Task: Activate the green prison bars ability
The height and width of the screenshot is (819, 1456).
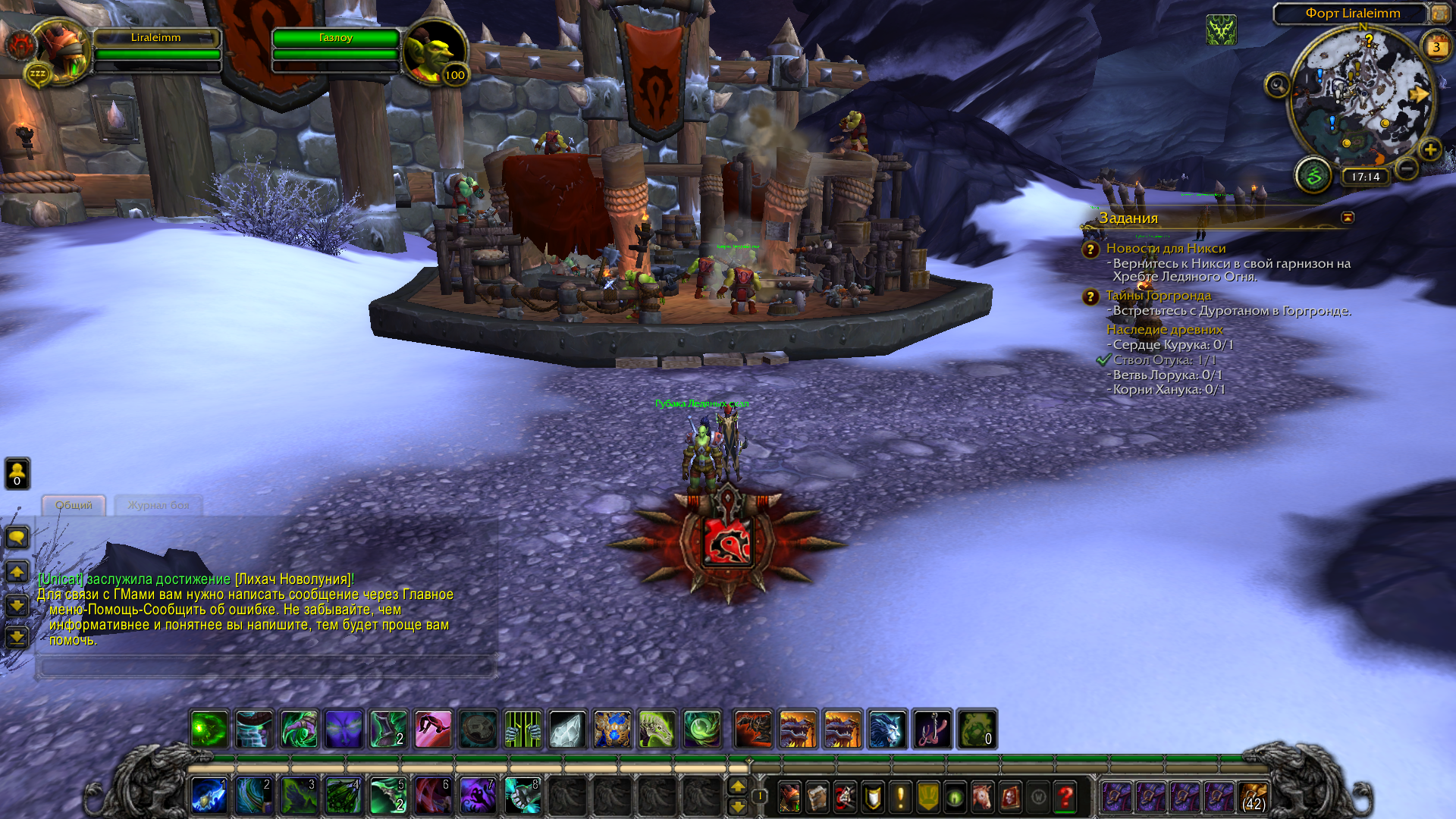Action: [522, 730]
